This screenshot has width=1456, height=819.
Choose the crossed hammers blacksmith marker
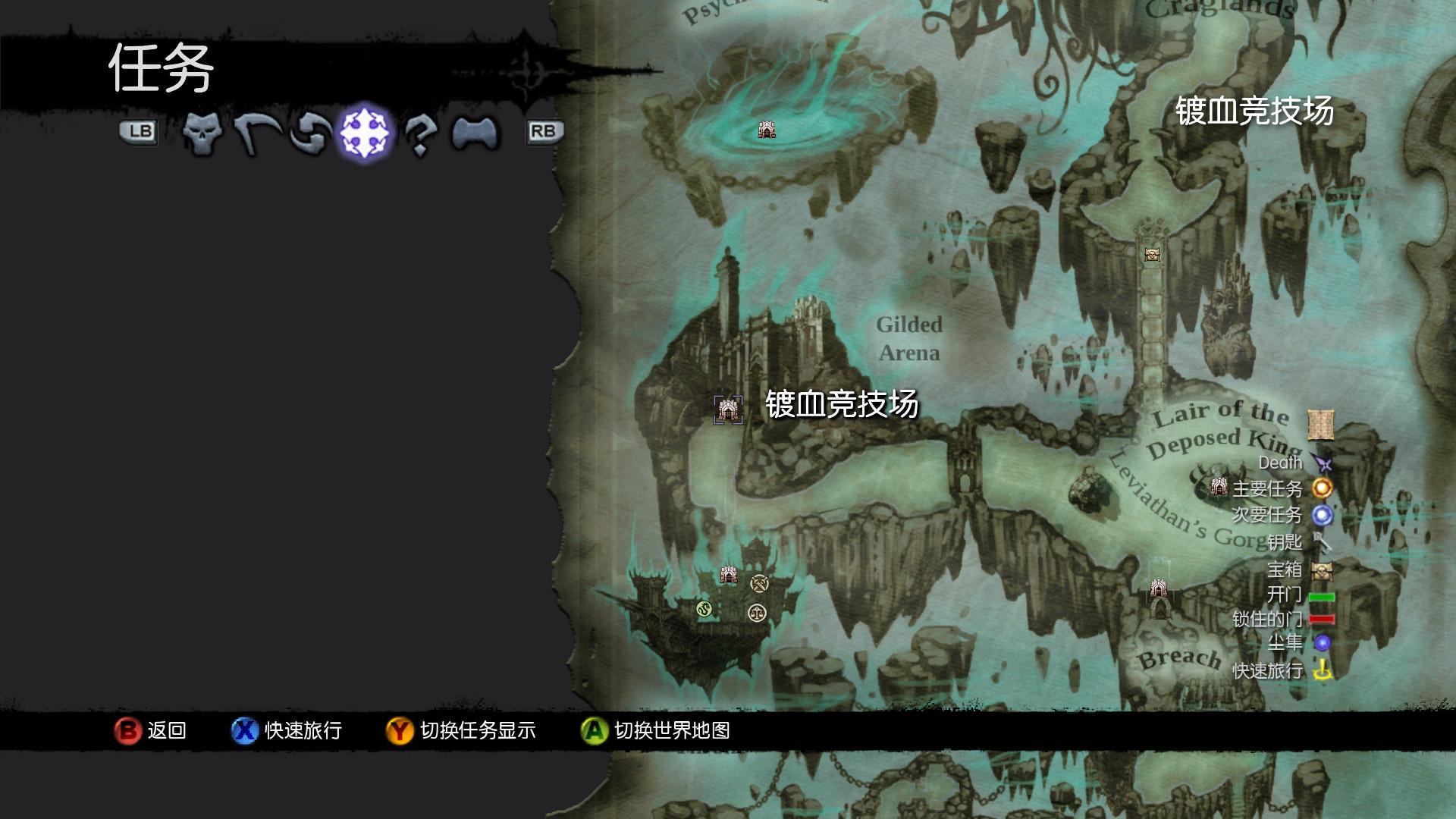pyautogui.click(x=759, y=583)
